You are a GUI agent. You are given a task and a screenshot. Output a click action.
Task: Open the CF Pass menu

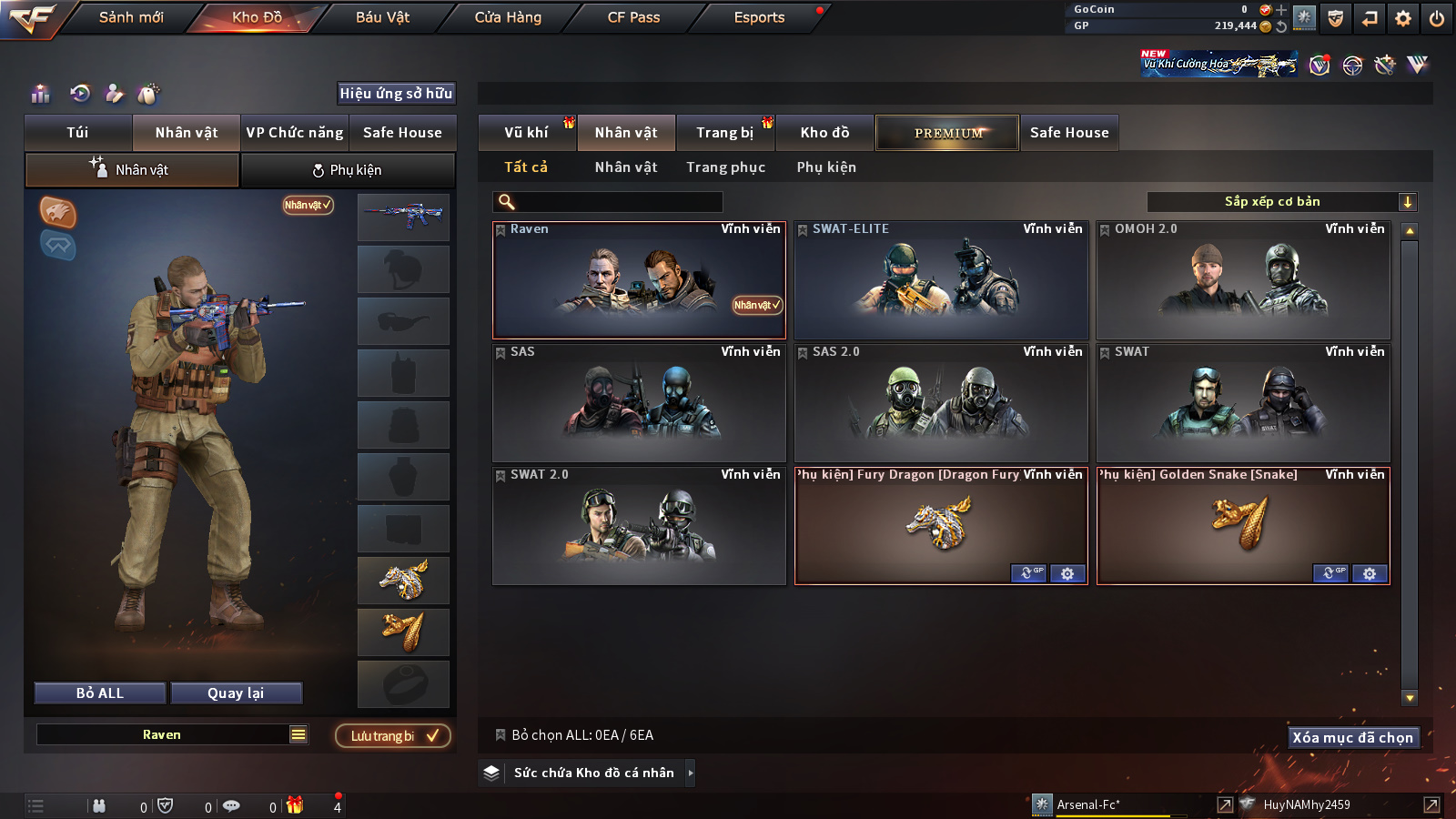coord(633,17)
